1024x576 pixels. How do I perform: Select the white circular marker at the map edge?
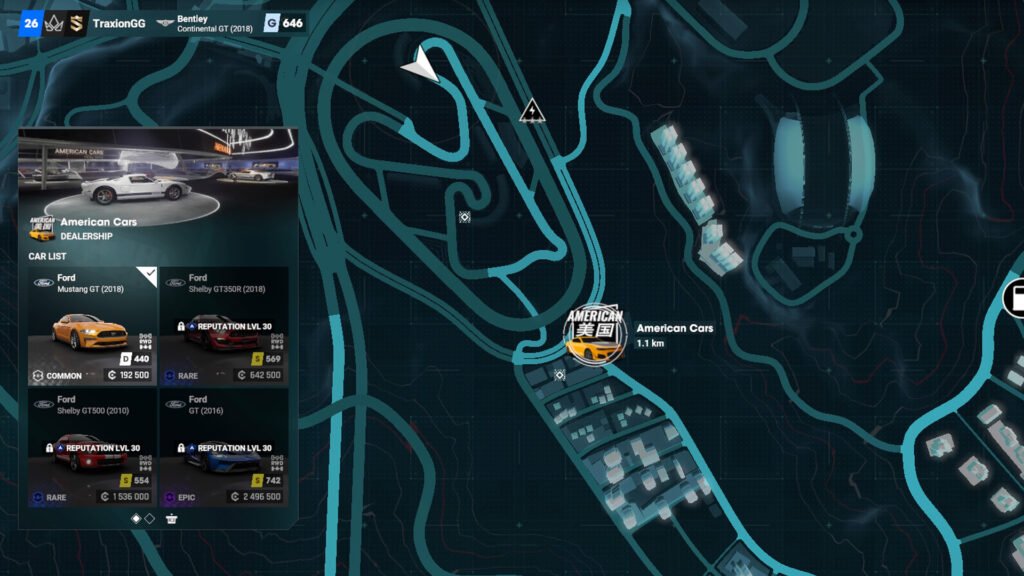coord(1016,297)
